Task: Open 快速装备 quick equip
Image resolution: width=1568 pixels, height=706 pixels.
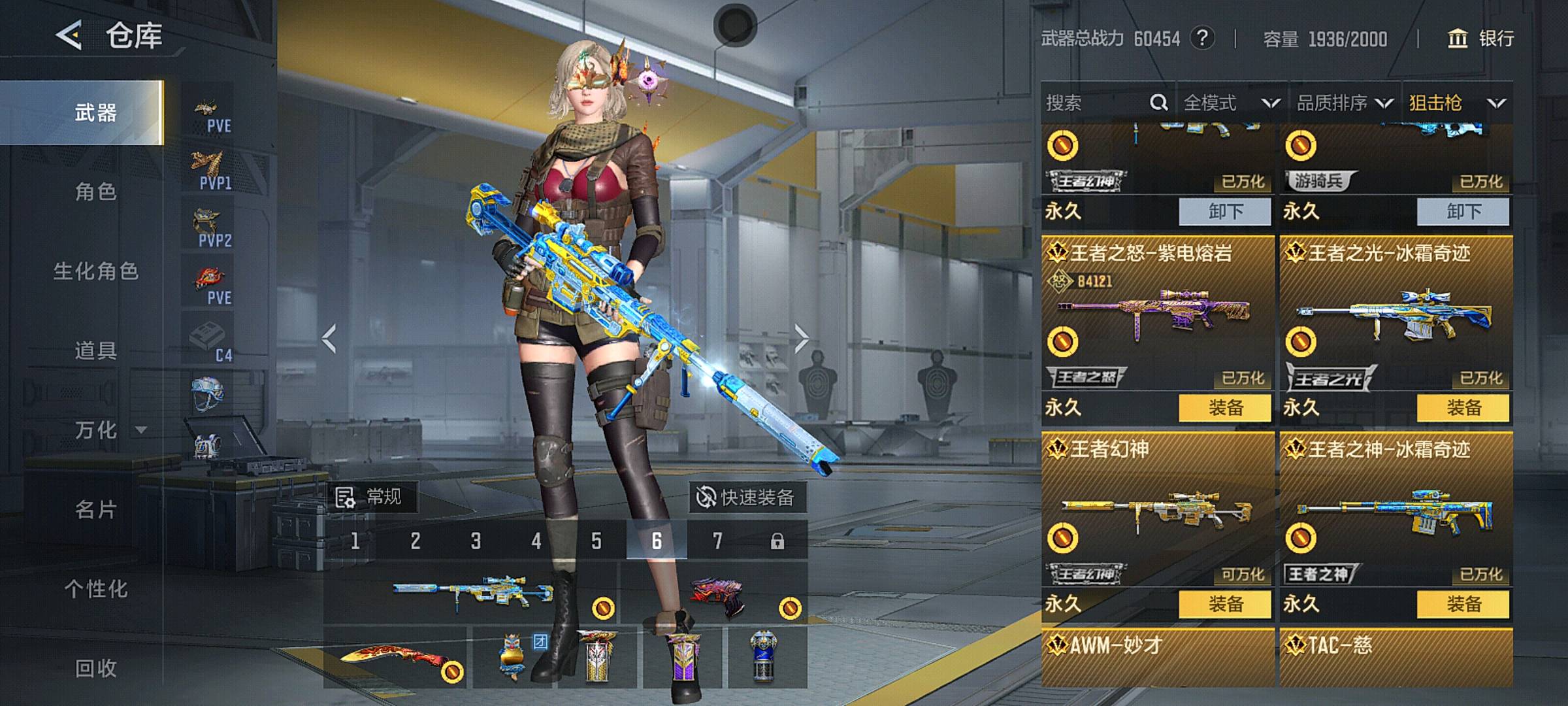Action: [747, 497]
